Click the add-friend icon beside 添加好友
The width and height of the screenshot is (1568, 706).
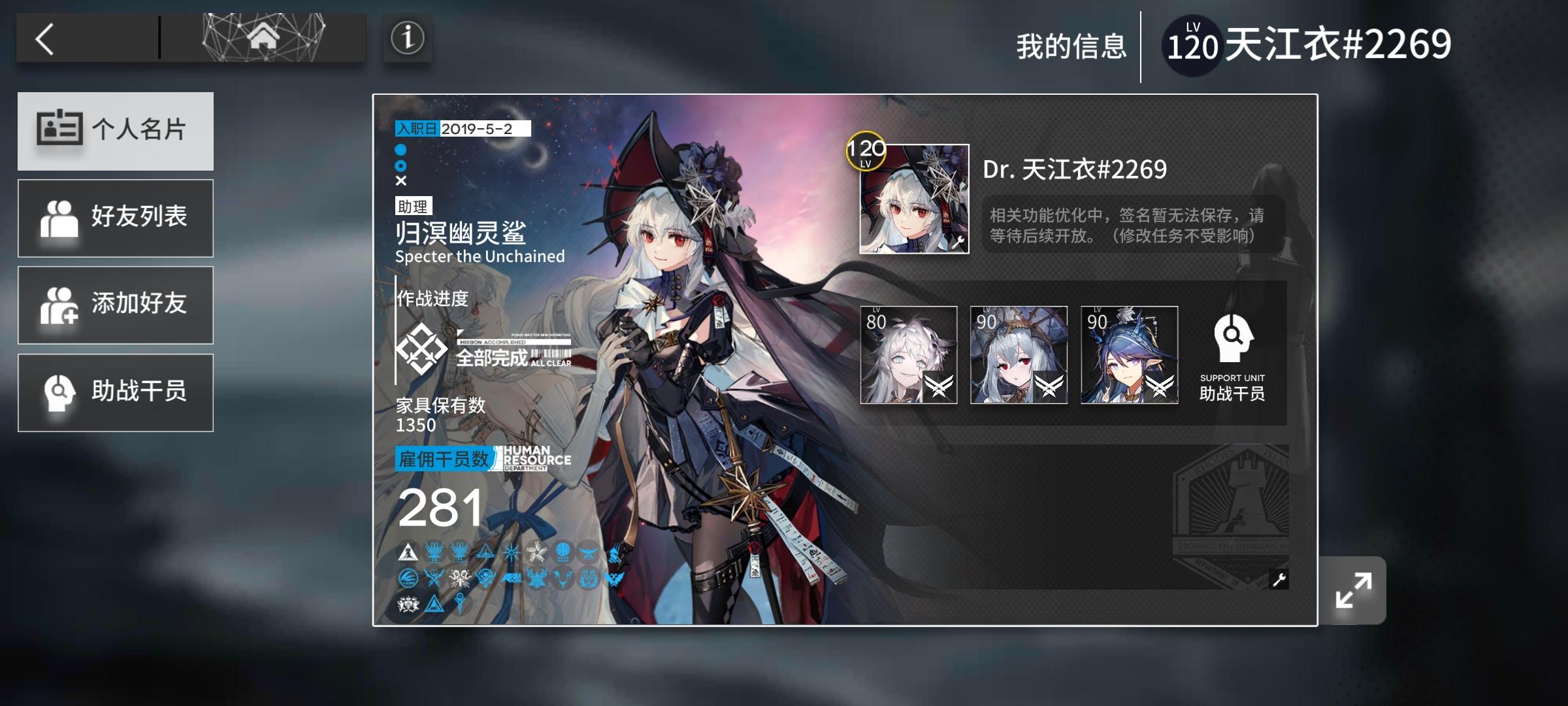pyautogui.click(x=60, y=305)
